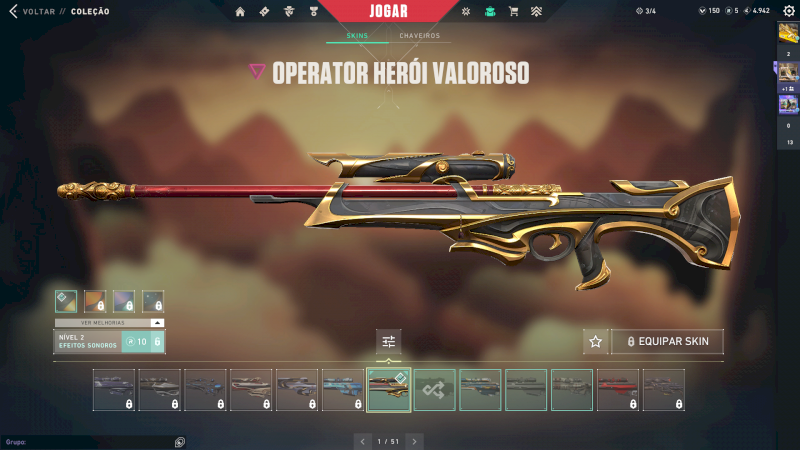
Task: Unlock Nível 2 Efeitos Sonoros upgrade
Action: (142, 342)
